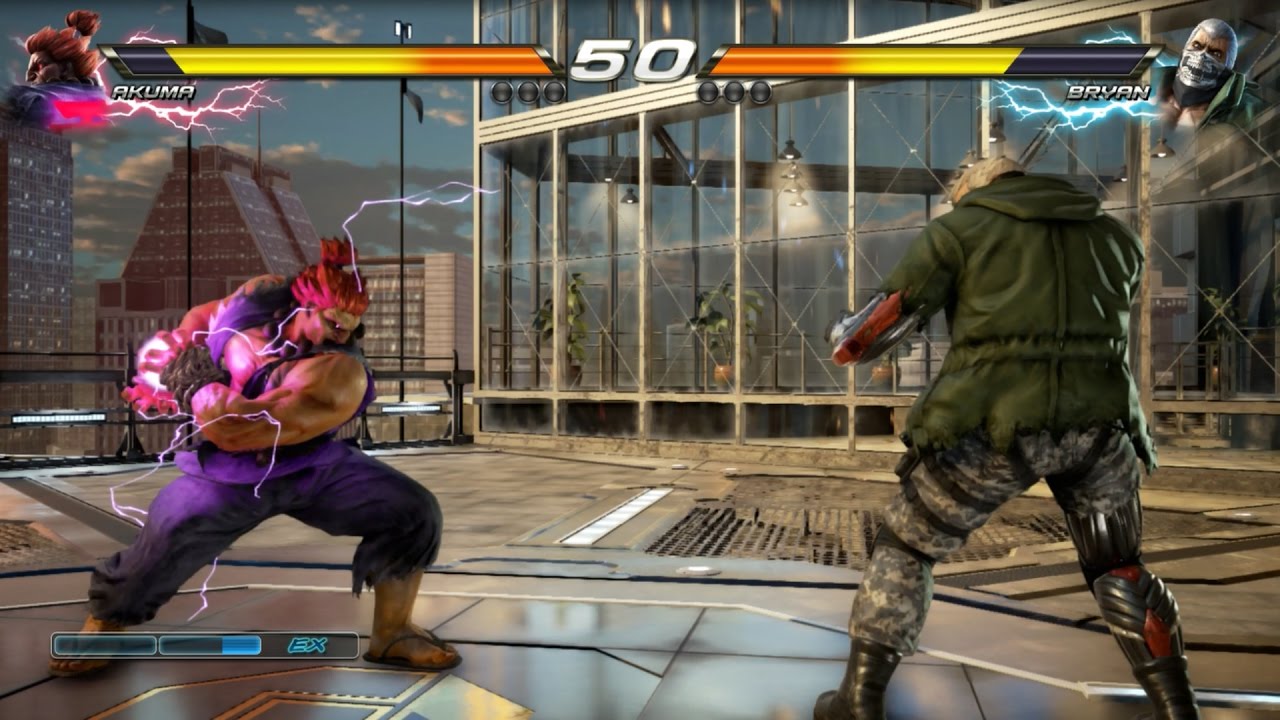Toggle the second round pip on Akuma's side
1280x720 pixels.
[527, 90]
